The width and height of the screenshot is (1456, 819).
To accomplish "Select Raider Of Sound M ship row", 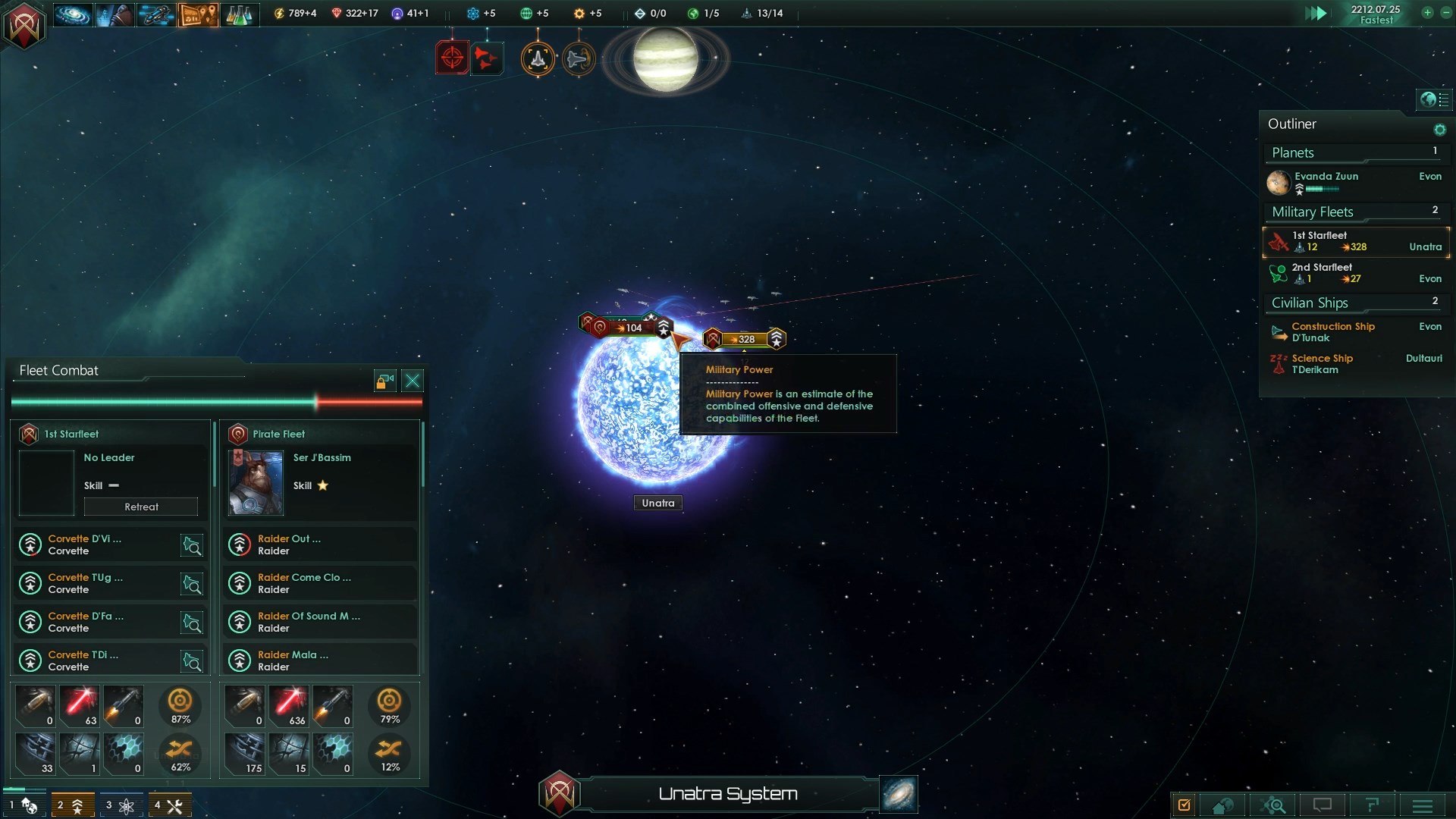I will point(320,622).
